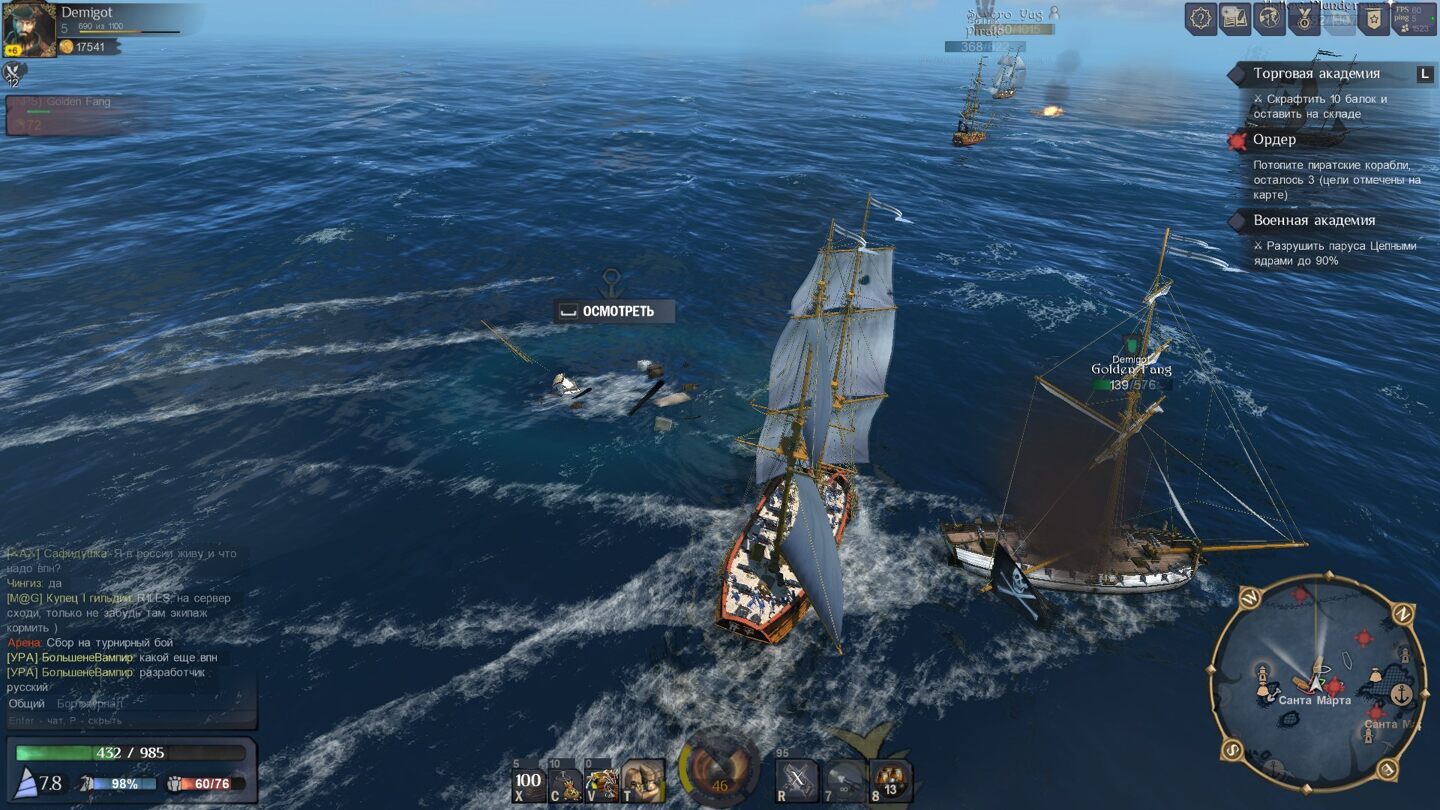Viewport: 1440px width, 810px height.
Task: Click the circular minimap
Action: [1317, 681]
